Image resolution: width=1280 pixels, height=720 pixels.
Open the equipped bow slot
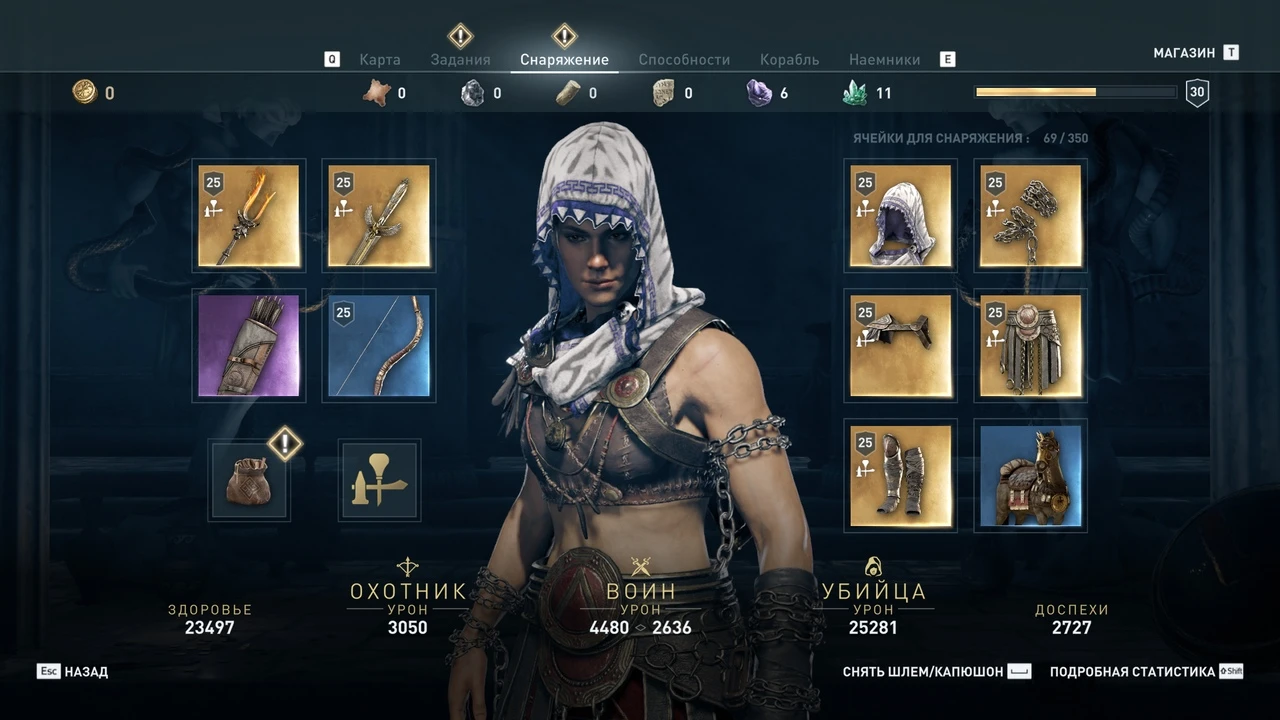click(378, 345)
